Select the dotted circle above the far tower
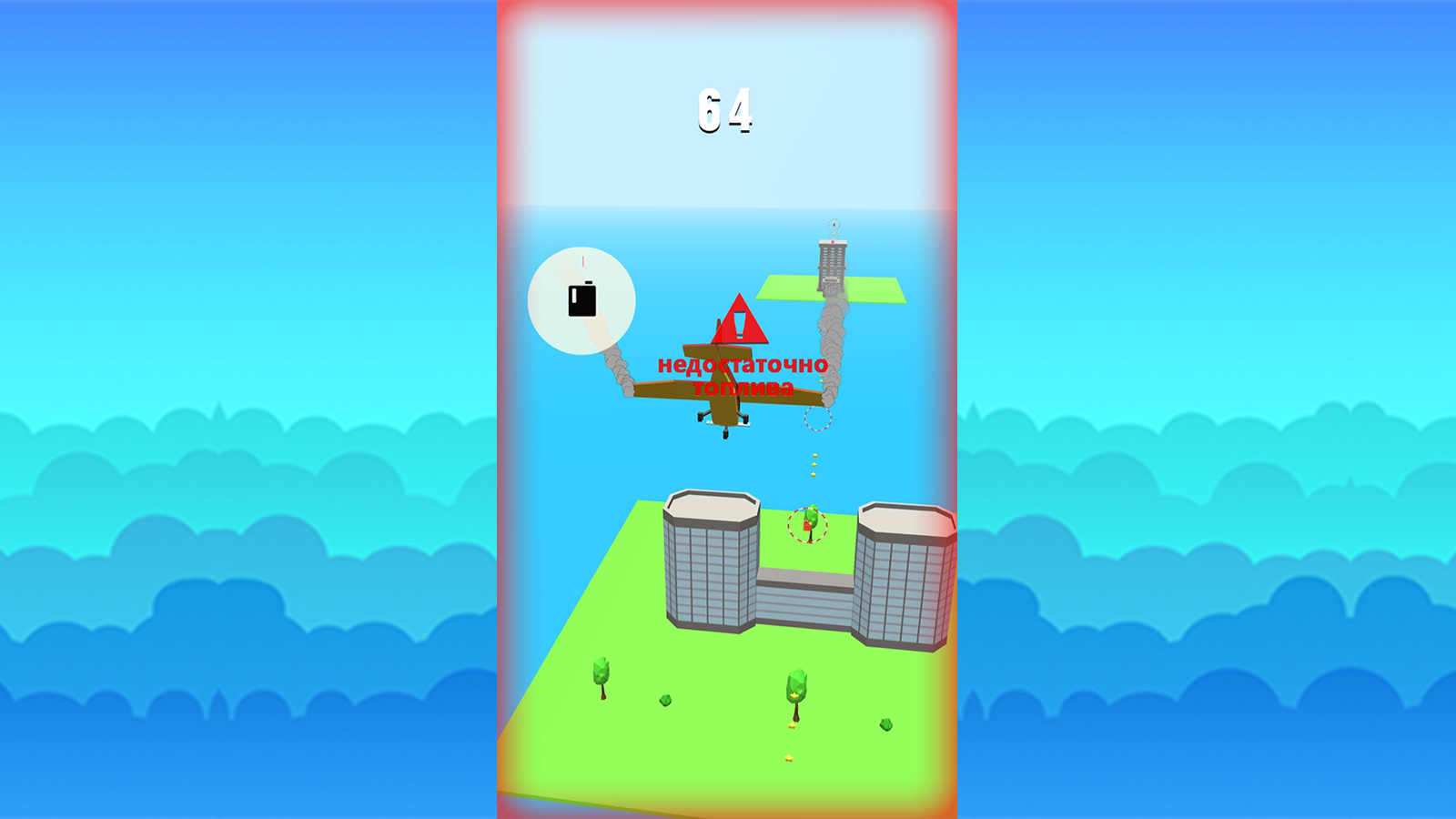Image resolution: width=1456 pixels, height=819 pixels. tap(834, 226)
